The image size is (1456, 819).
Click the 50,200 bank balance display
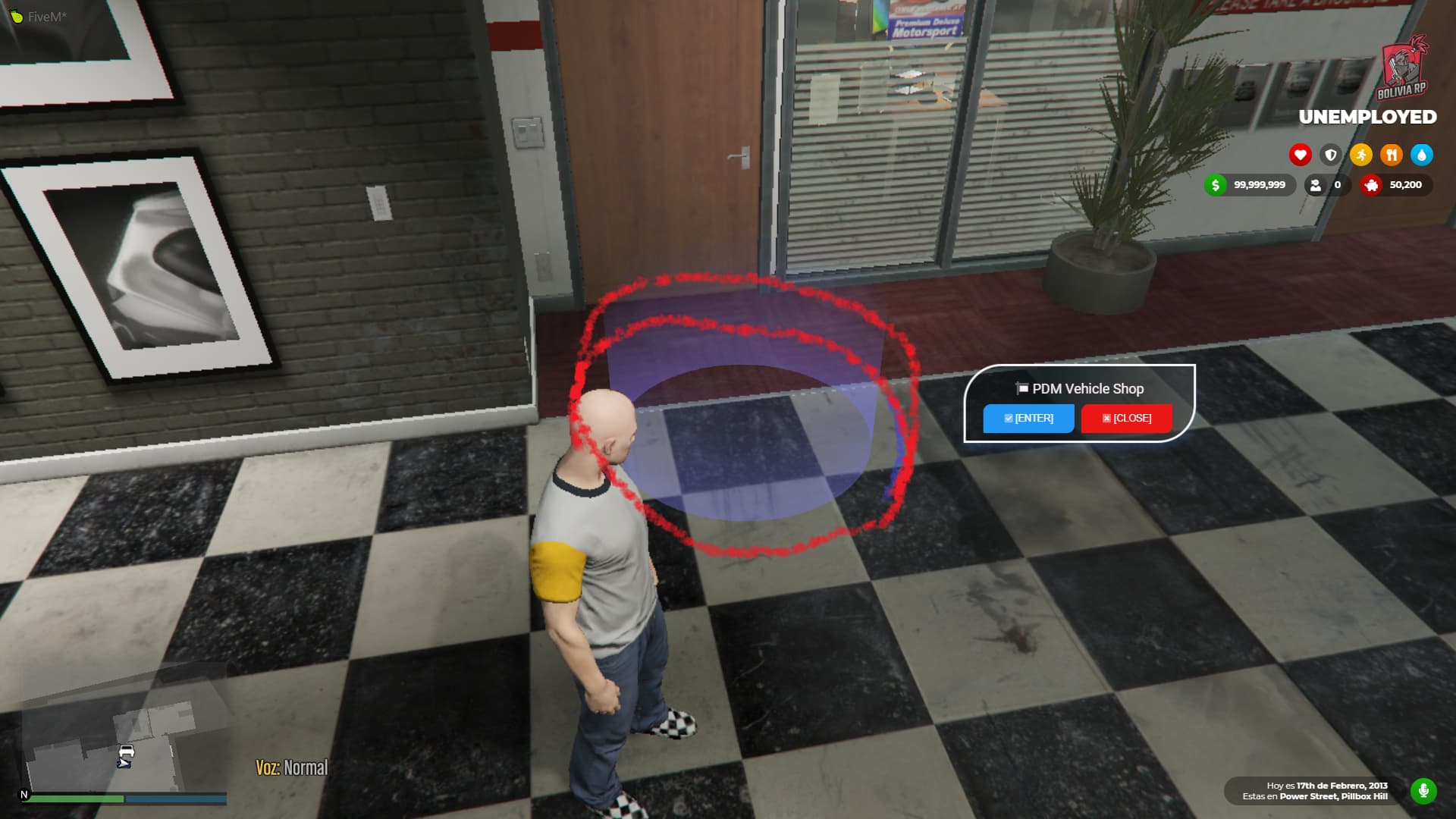1407,185
